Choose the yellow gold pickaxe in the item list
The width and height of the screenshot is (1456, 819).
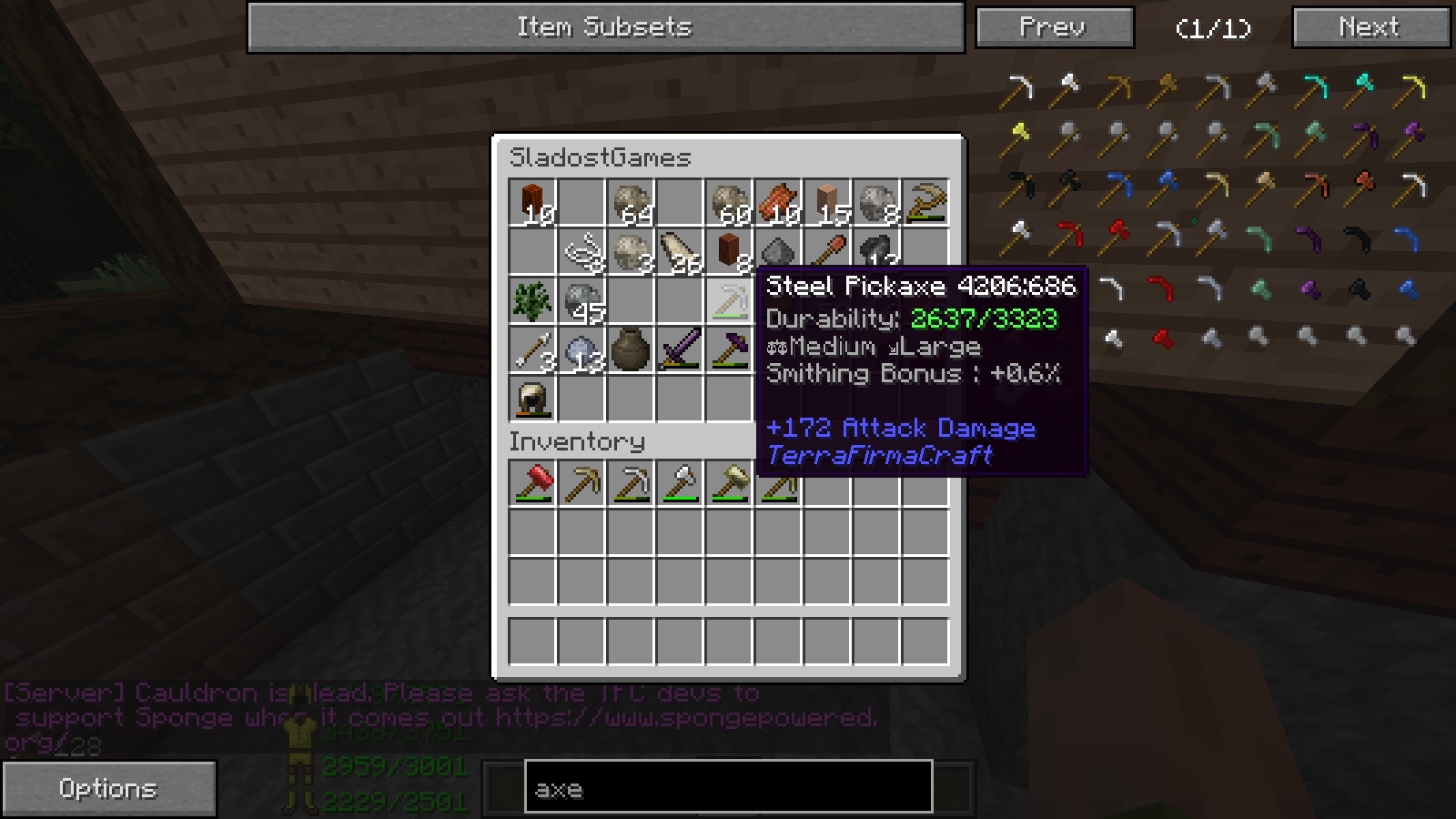click(1411, 88)
